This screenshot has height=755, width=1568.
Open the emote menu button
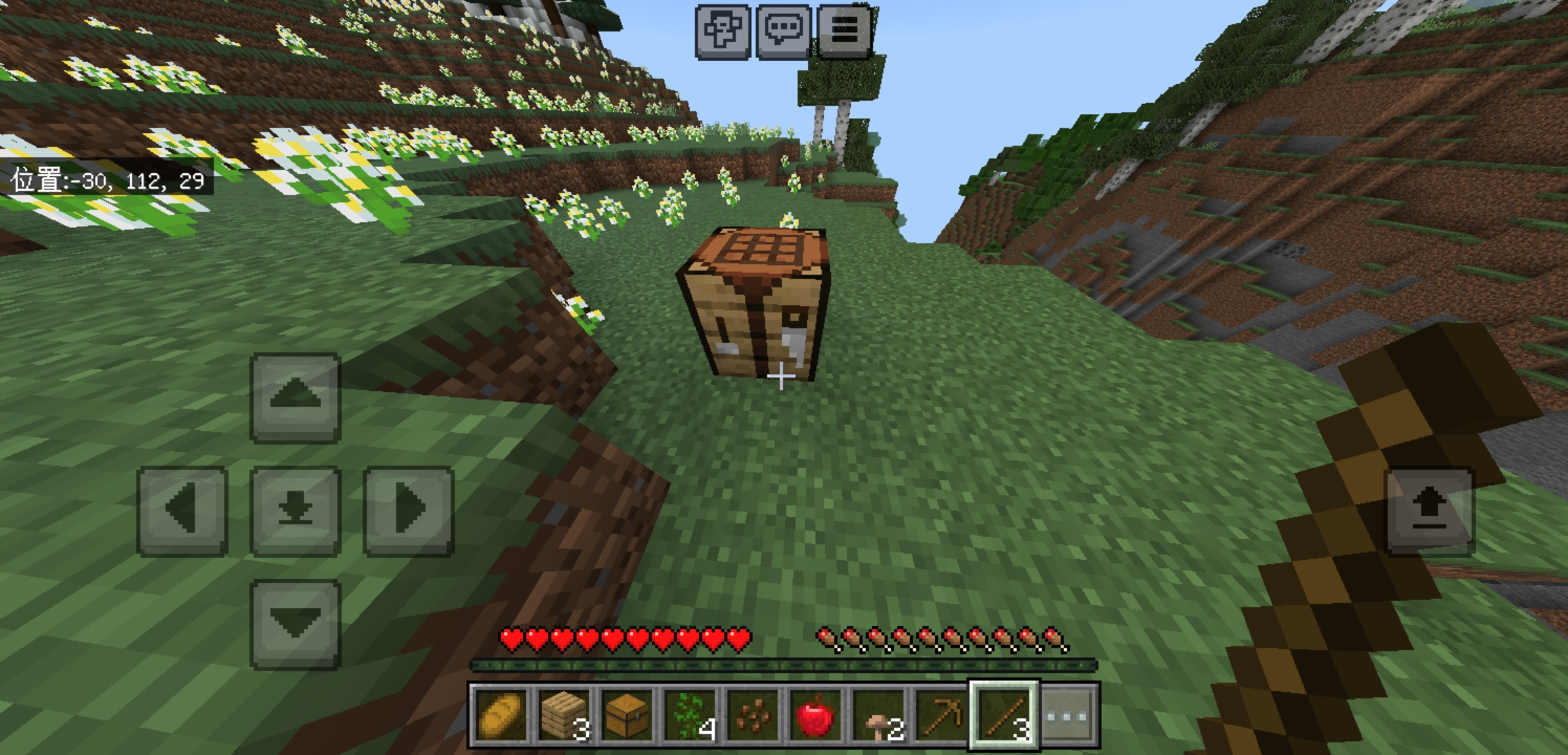pyautogui.click(x=723, y=31)
